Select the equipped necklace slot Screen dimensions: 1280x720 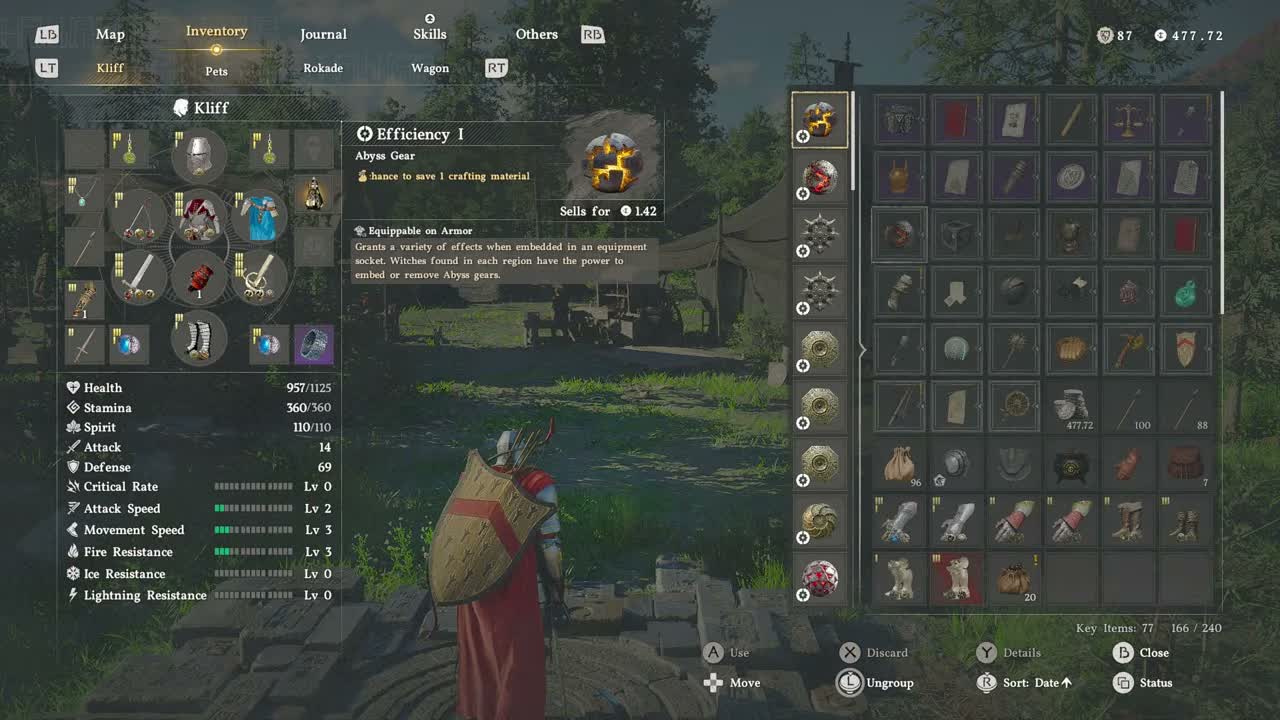[x=85, y=192]
